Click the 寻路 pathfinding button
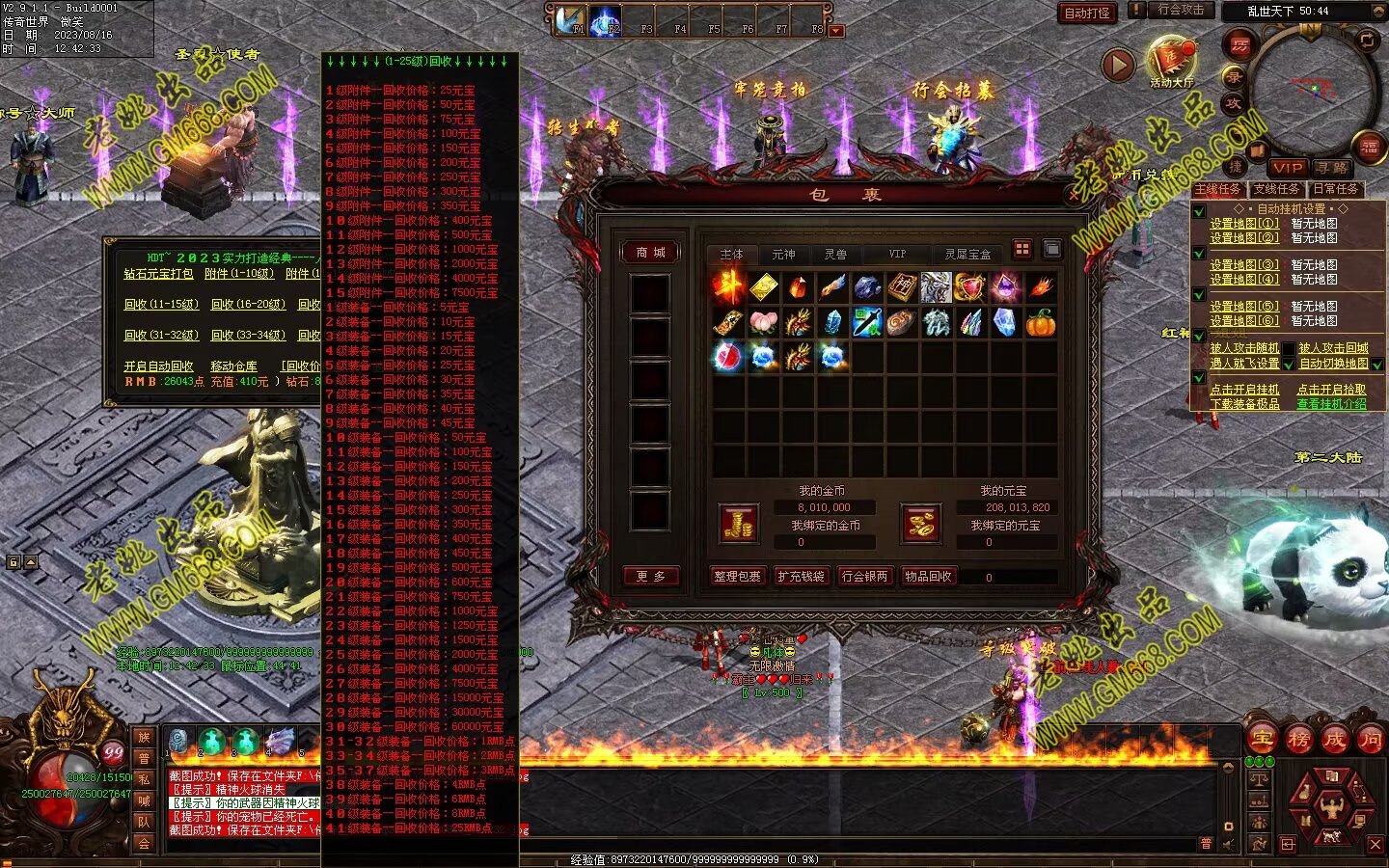 1331,168
